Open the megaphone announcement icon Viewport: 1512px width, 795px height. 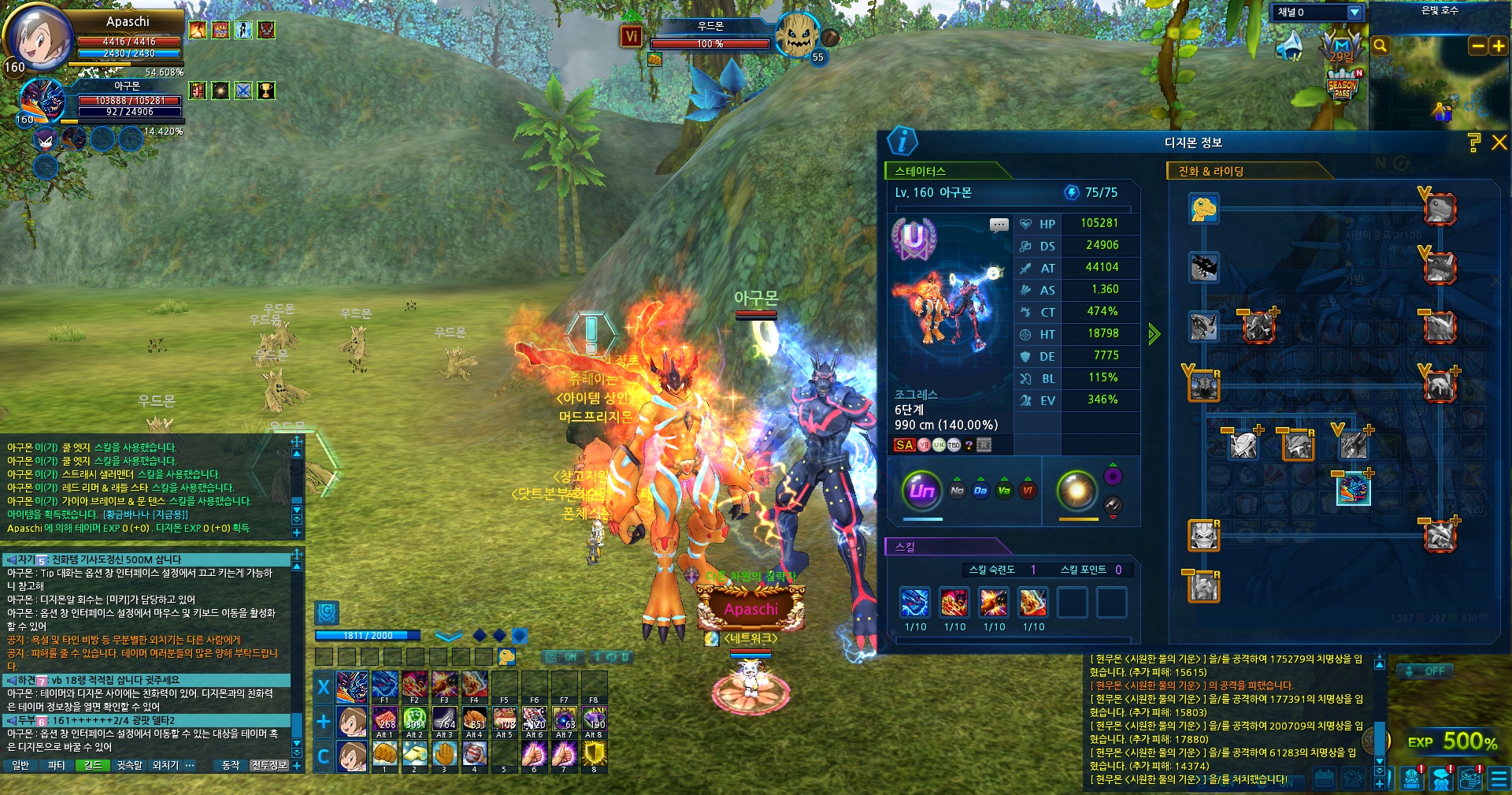tap(1289, 46)
